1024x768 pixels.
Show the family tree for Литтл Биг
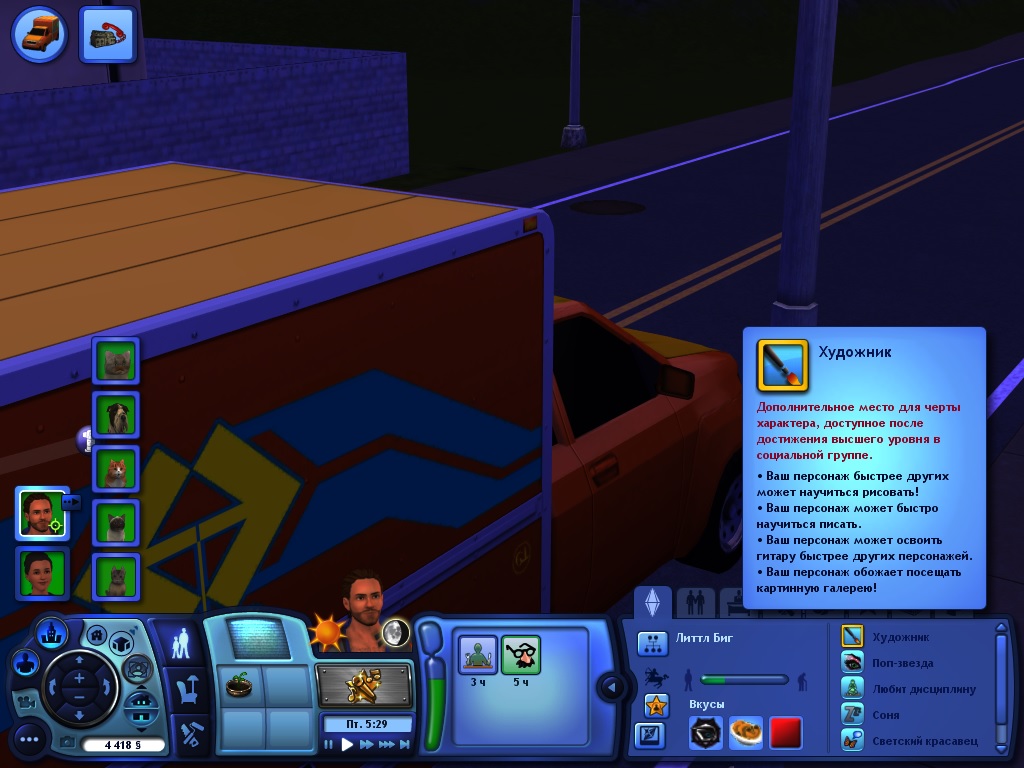pos(652,644)
